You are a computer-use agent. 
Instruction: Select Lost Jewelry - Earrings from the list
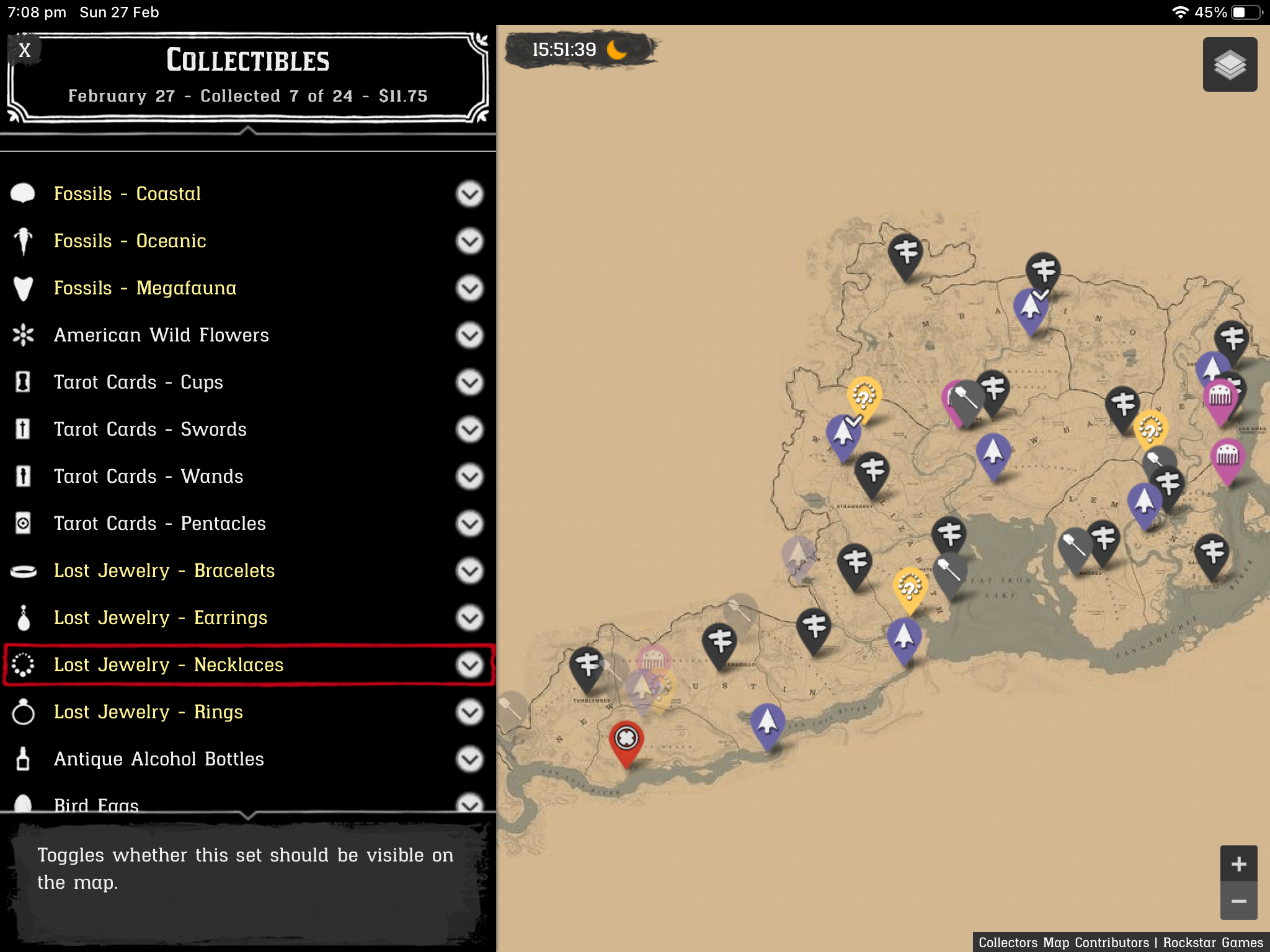[161, 617]
